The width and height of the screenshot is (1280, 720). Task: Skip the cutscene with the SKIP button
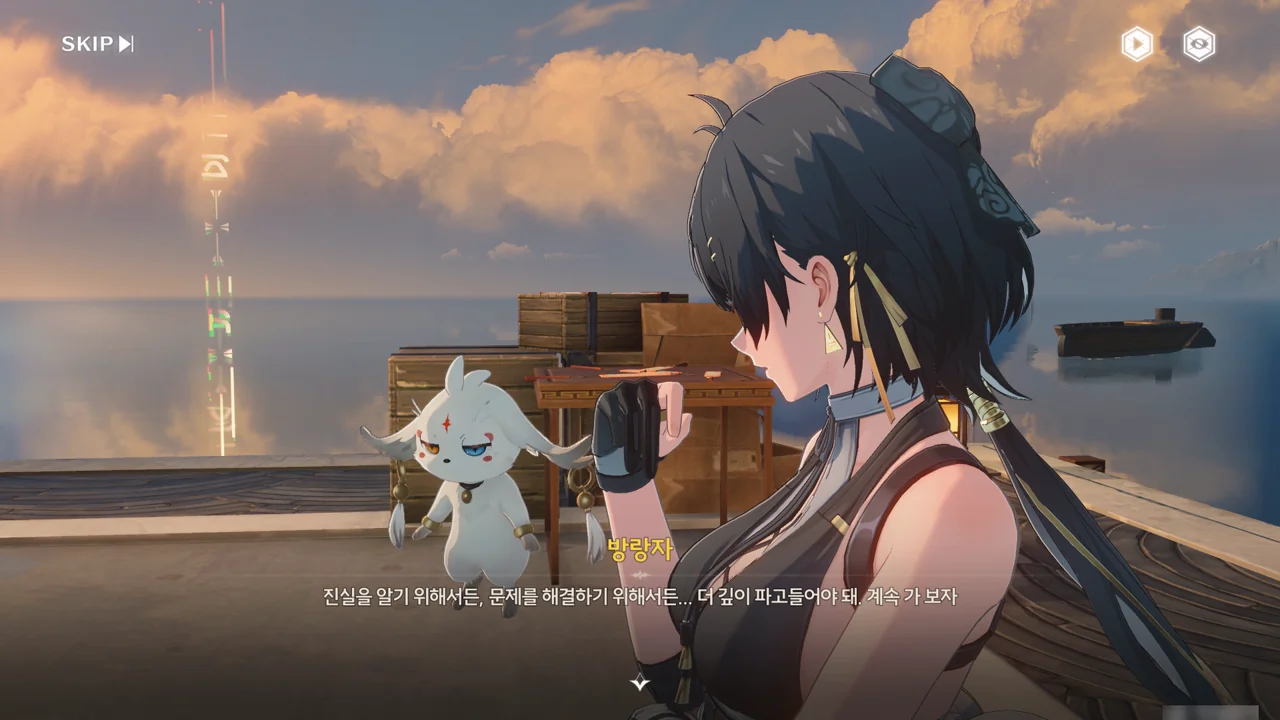click(x=97, y=44)
